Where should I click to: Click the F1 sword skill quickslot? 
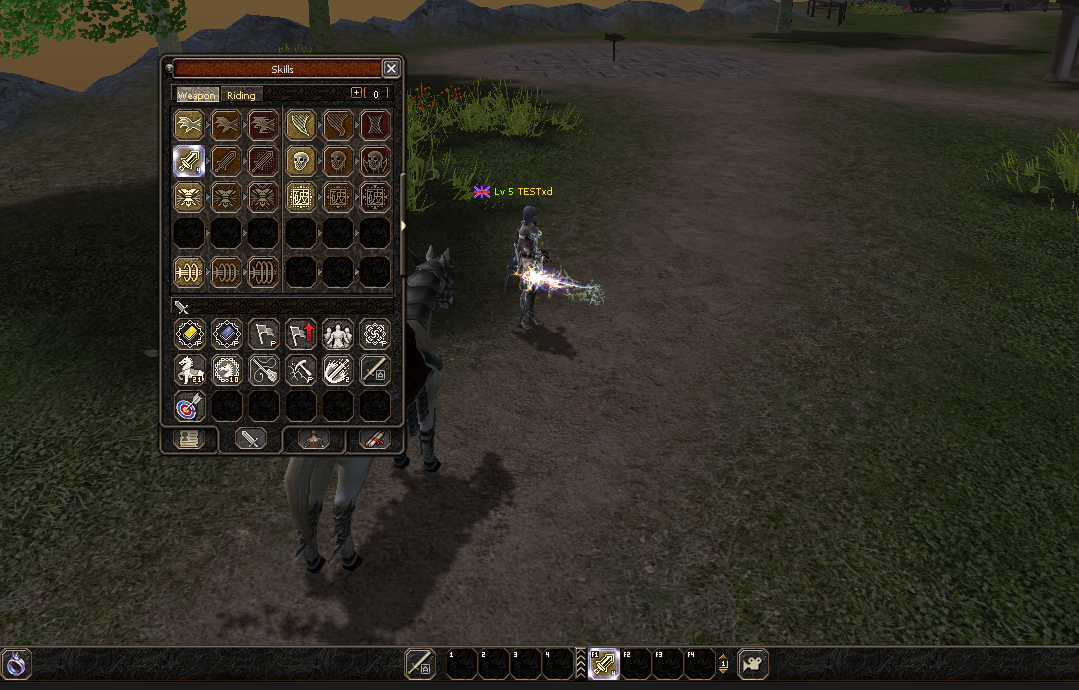click(603, 663)
